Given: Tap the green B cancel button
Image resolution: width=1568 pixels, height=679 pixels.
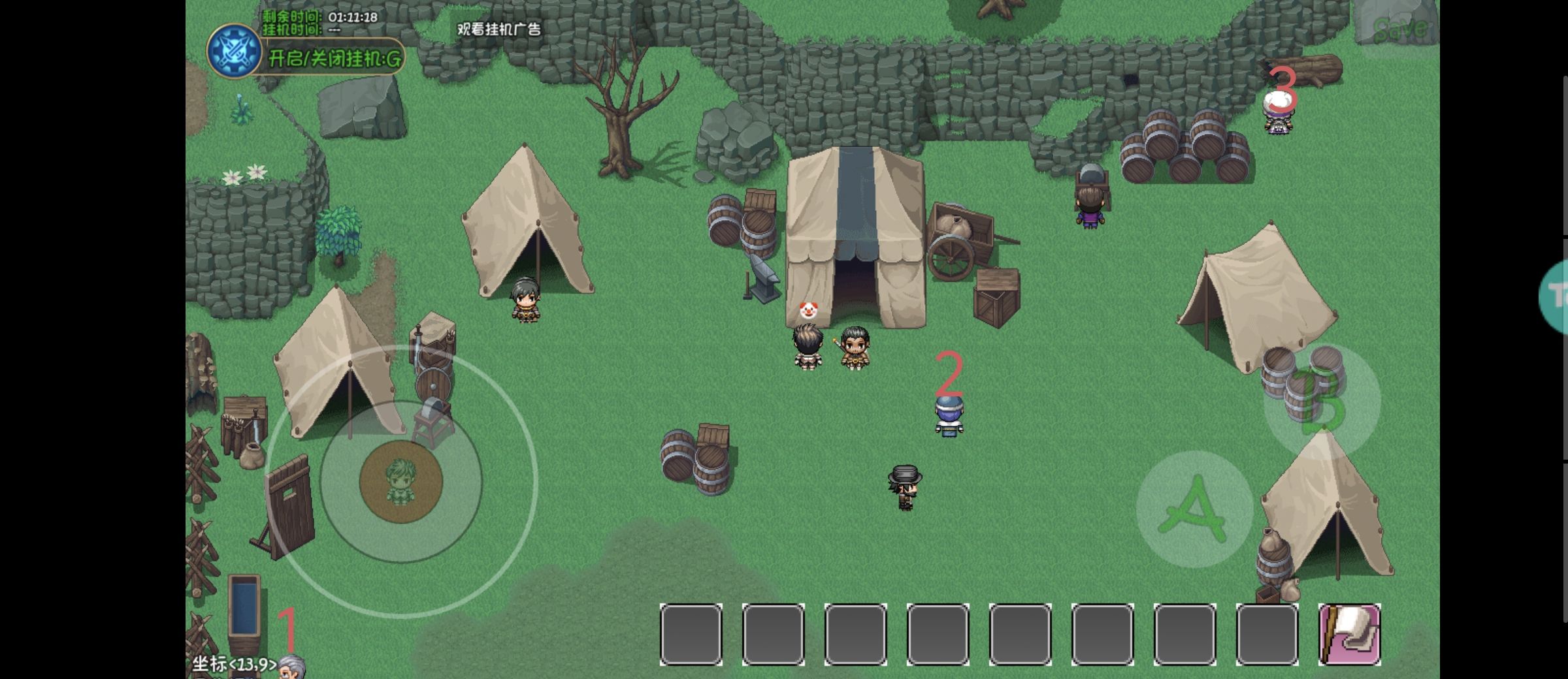Looking at the screenshot, I should pos(1321,401).
